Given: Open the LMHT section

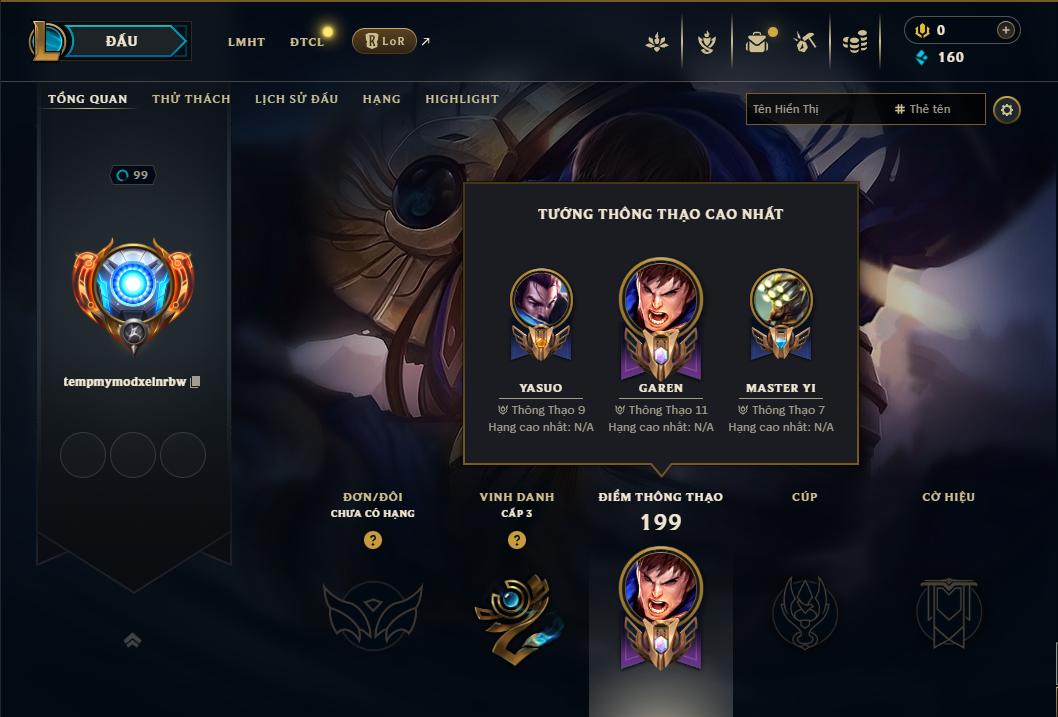Looking at the screenshot, I should tap(246, 42).
